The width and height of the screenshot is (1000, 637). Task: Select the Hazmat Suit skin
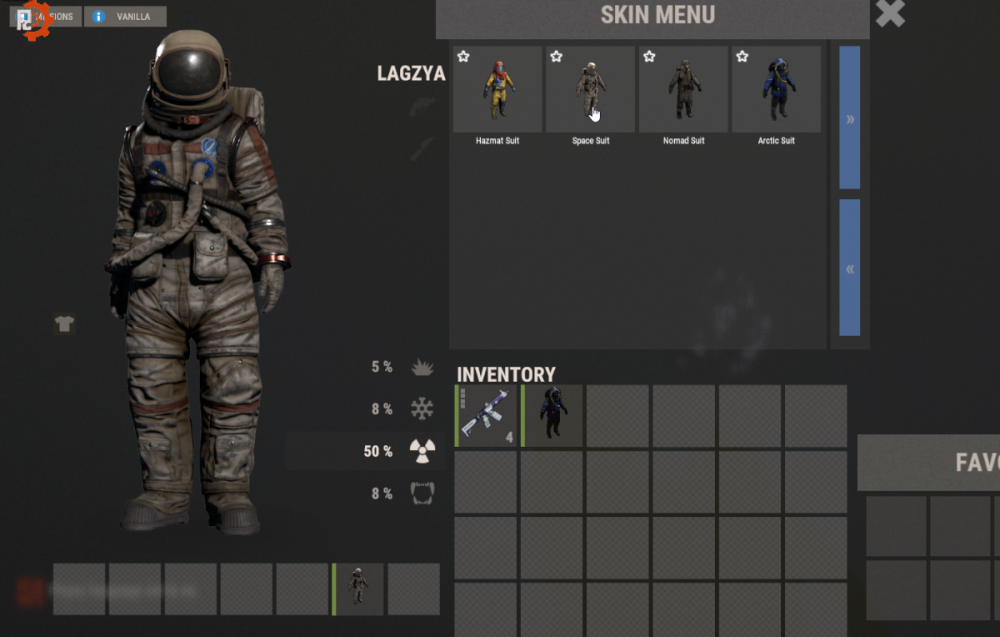pyautogui.click(x=497, y=90)
